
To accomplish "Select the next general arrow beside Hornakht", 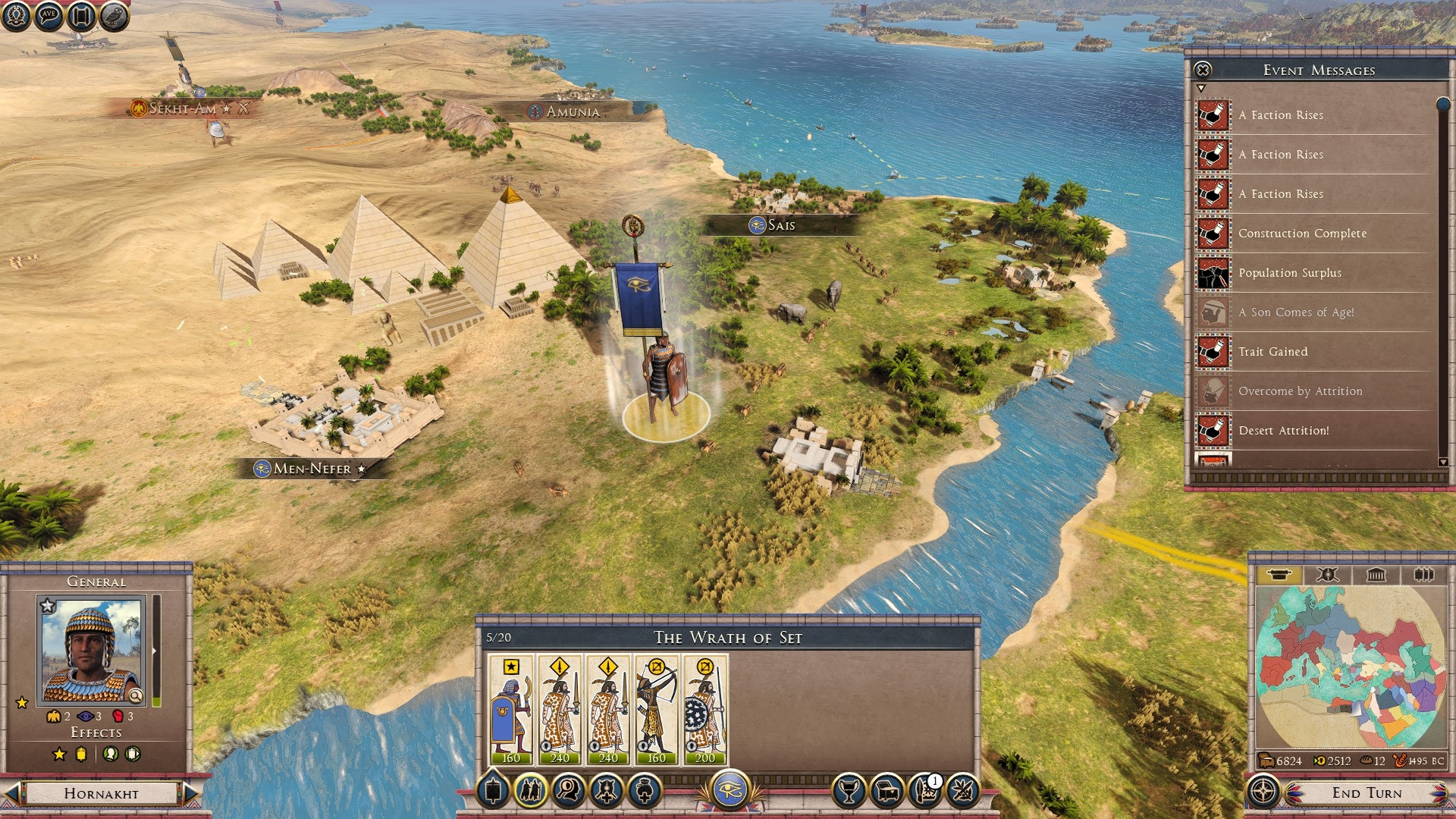I will click(191, 793).
